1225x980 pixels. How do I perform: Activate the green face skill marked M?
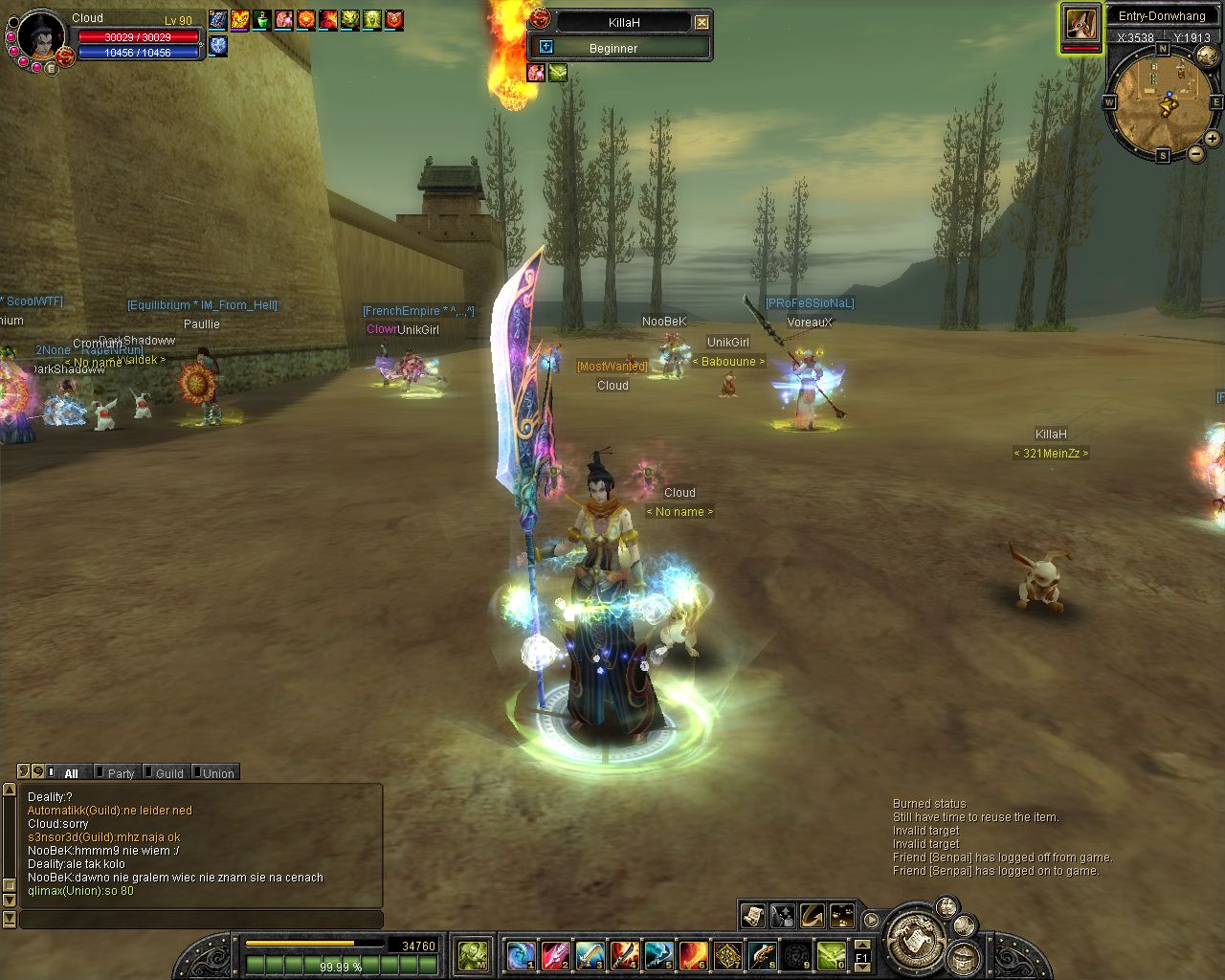point(474,955)
